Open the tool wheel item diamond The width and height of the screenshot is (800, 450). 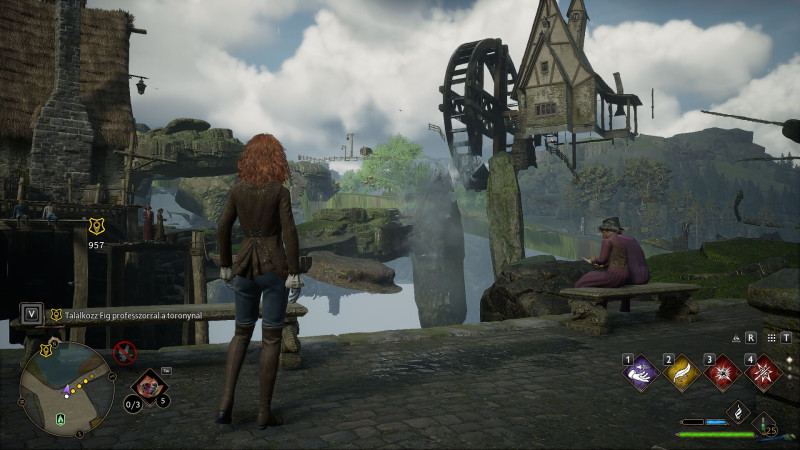click(149, 385)
